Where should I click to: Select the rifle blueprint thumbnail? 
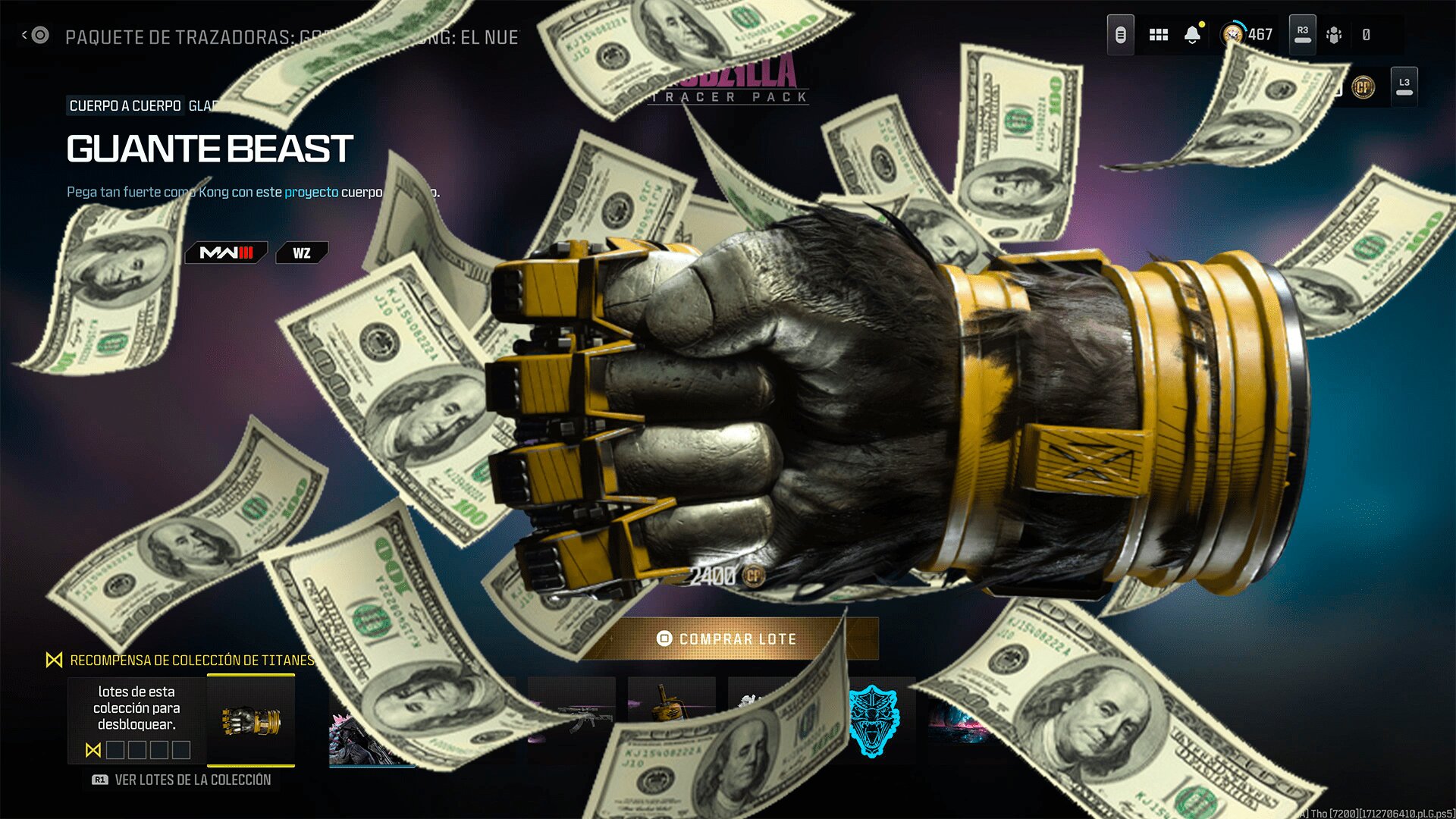coord(571,717)
